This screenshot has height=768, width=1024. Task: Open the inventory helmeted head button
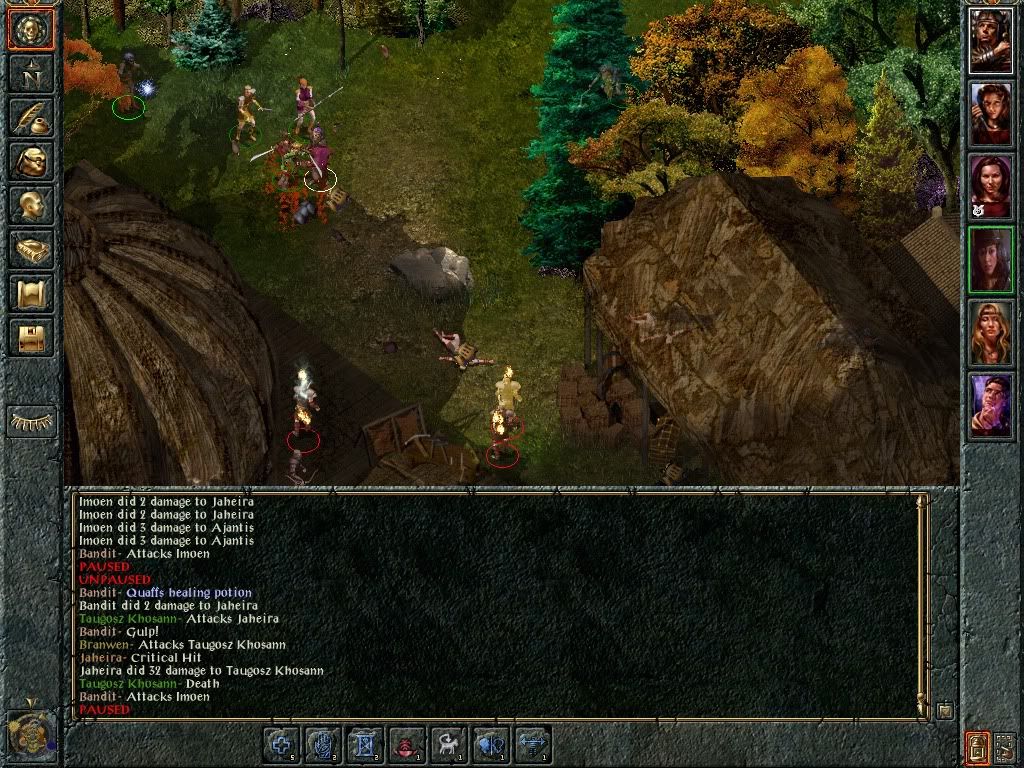31,160
